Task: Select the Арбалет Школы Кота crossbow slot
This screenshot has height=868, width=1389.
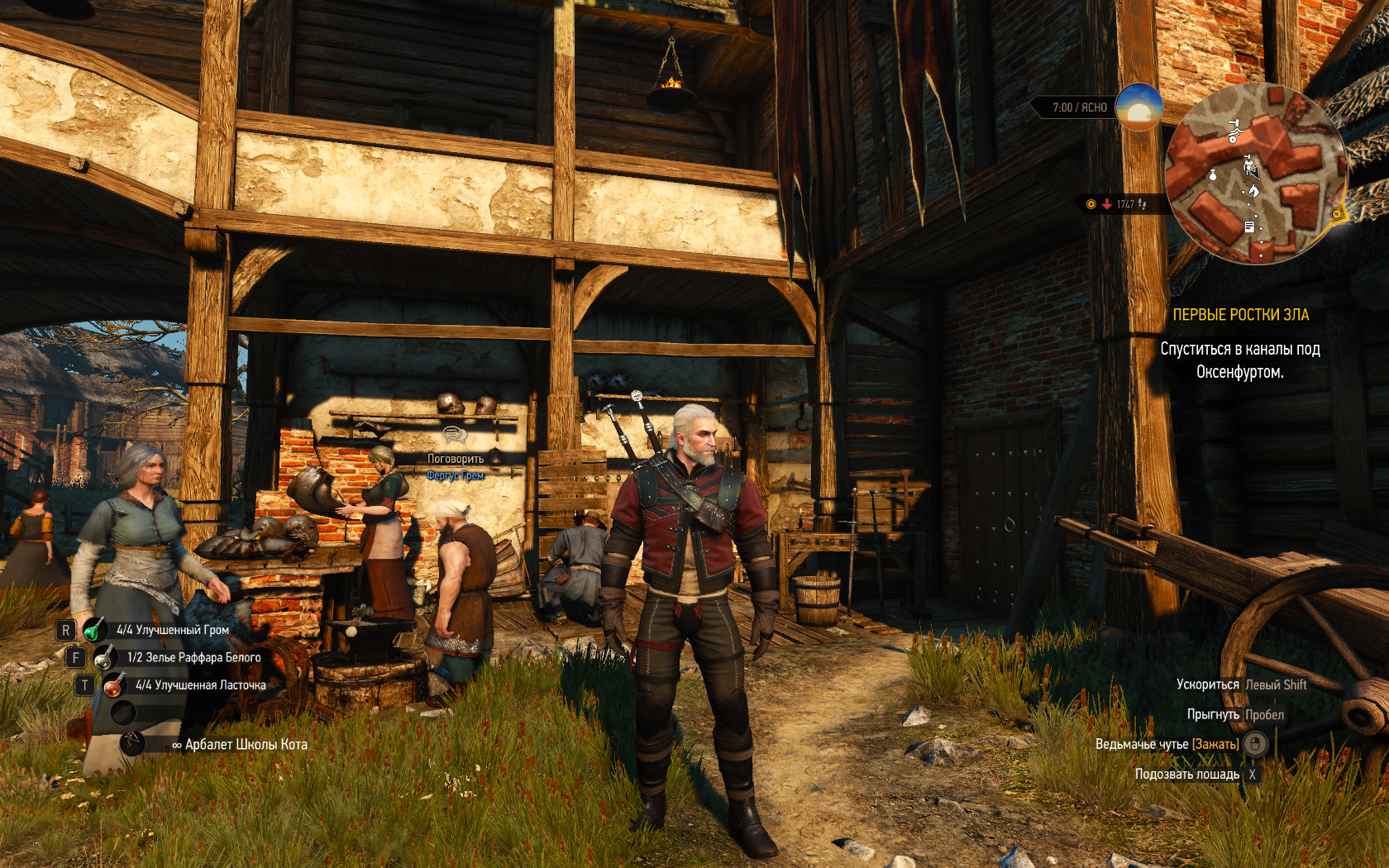Action: click(132, 743)
